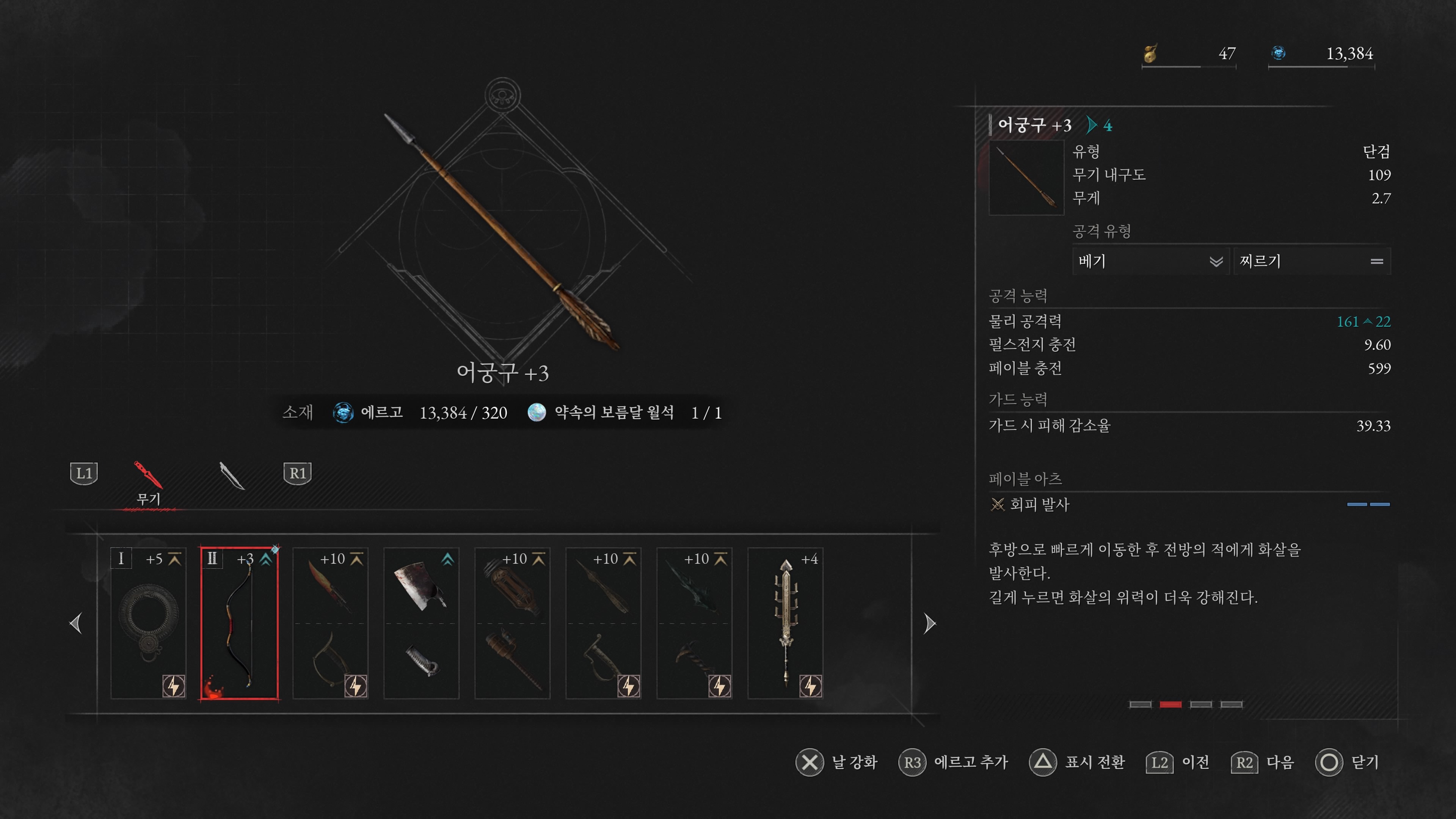
Task: Select the cleaver blade weapon slot
Action: [x=421, y=623]
